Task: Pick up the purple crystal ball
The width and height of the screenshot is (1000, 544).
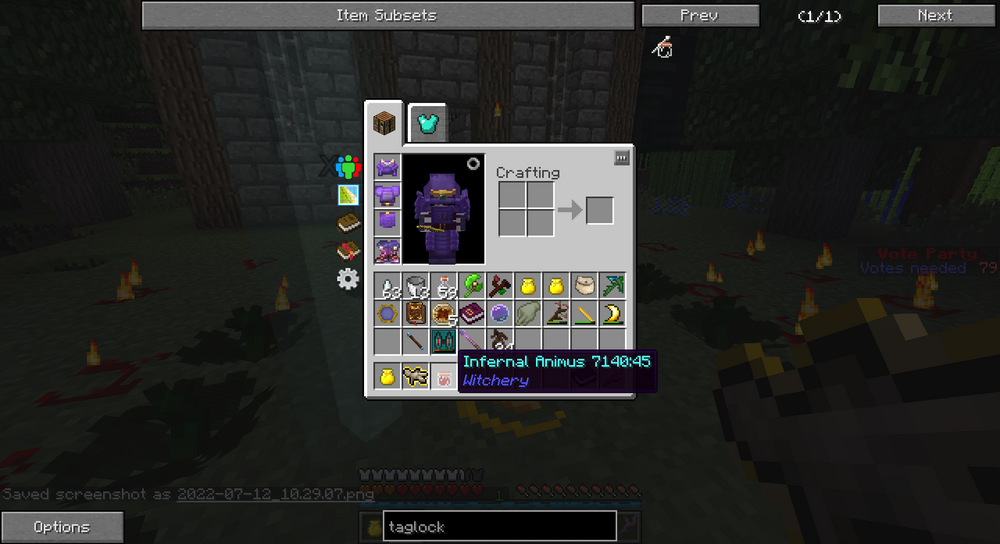Action: pos(500,314)
